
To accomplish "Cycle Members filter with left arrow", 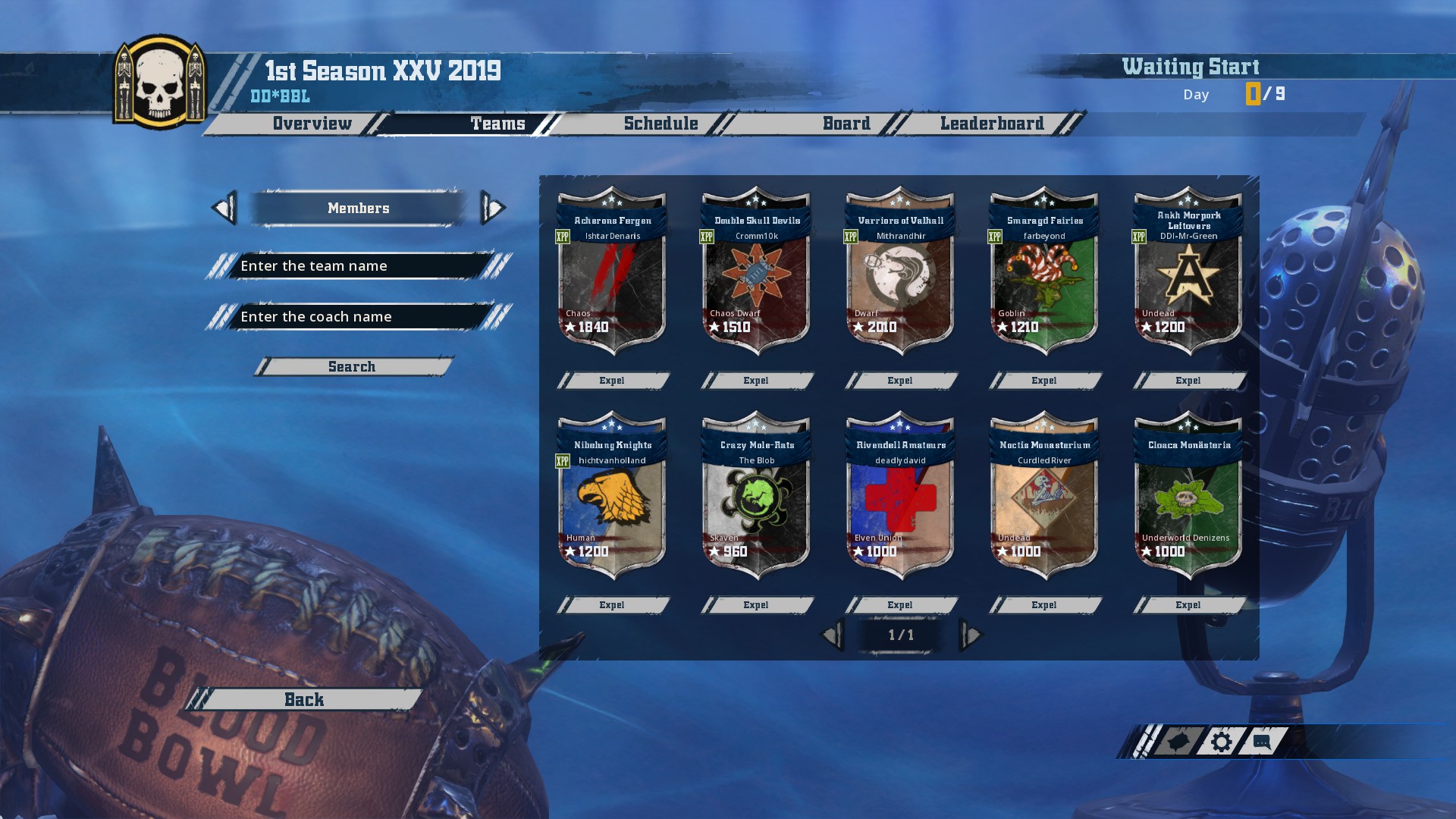I will [224, 208].
